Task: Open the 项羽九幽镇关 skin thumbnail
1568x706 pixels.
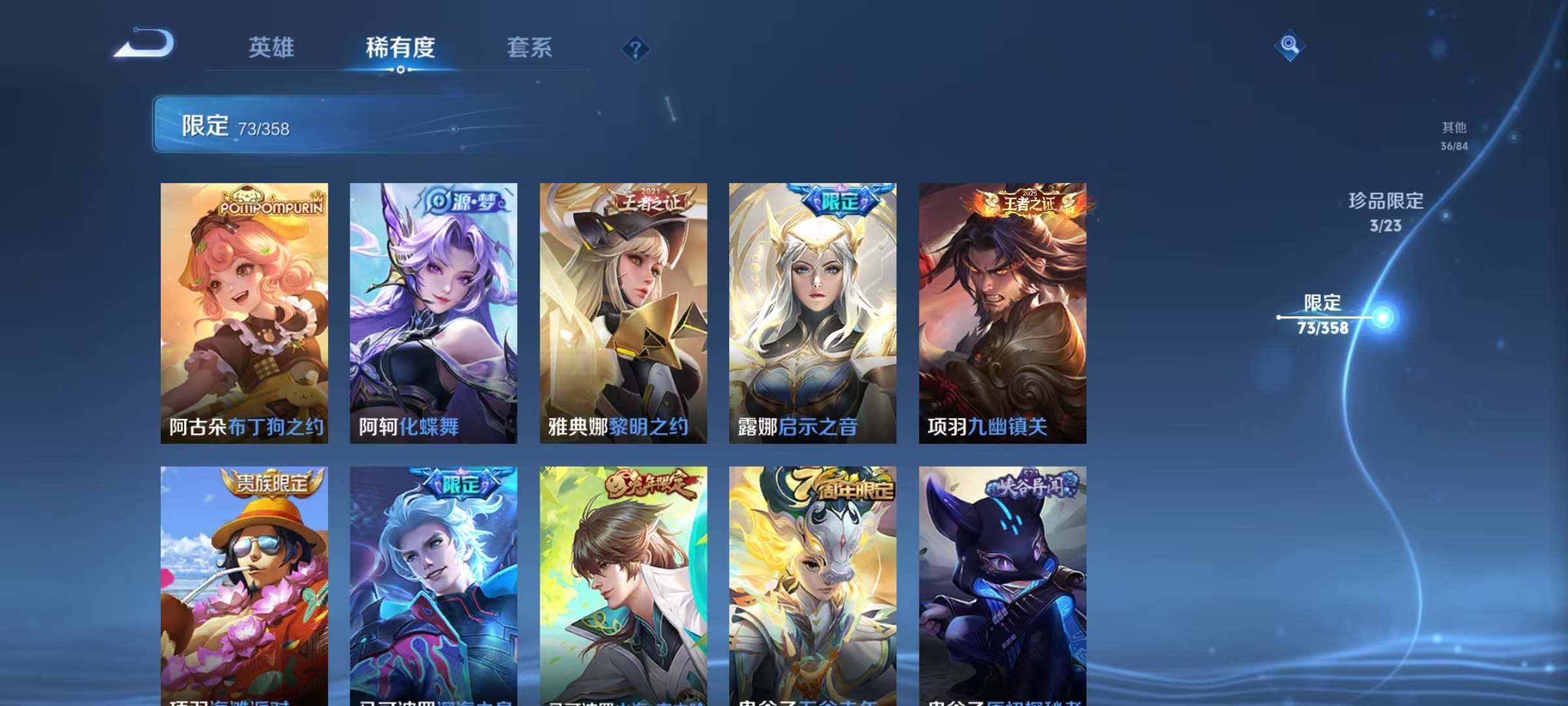Action: click(x=1003, y=314)
